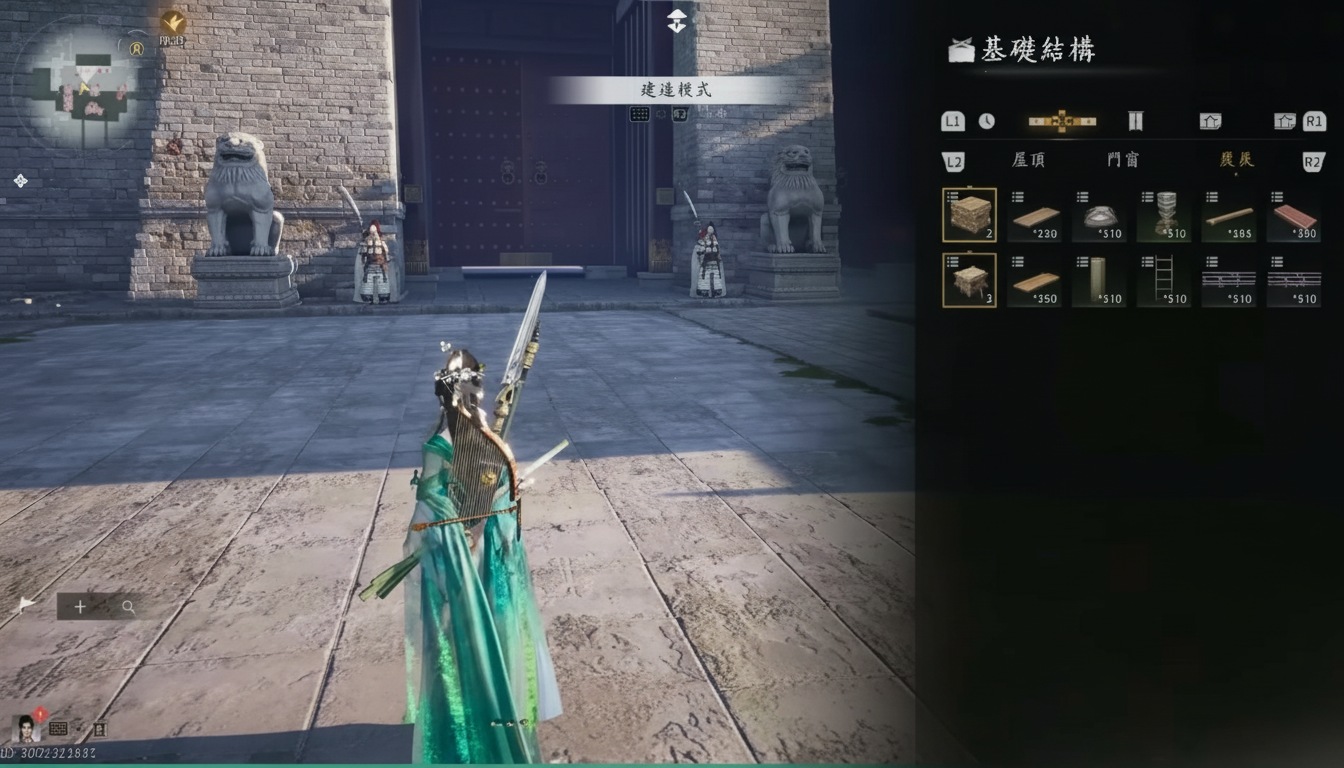Viewport: 1344px width, 768px height.
Task: Select the roof structure icon beside R1
Action: [1284, 120]
